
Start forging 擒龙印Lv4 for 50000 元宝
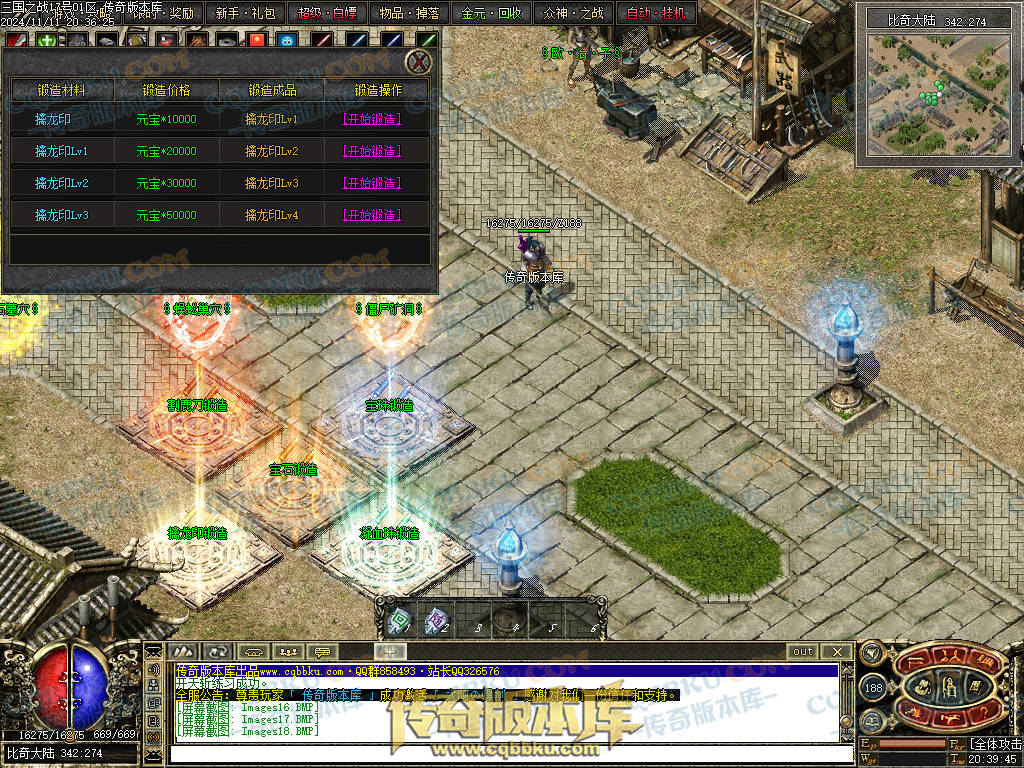(372, 215)
